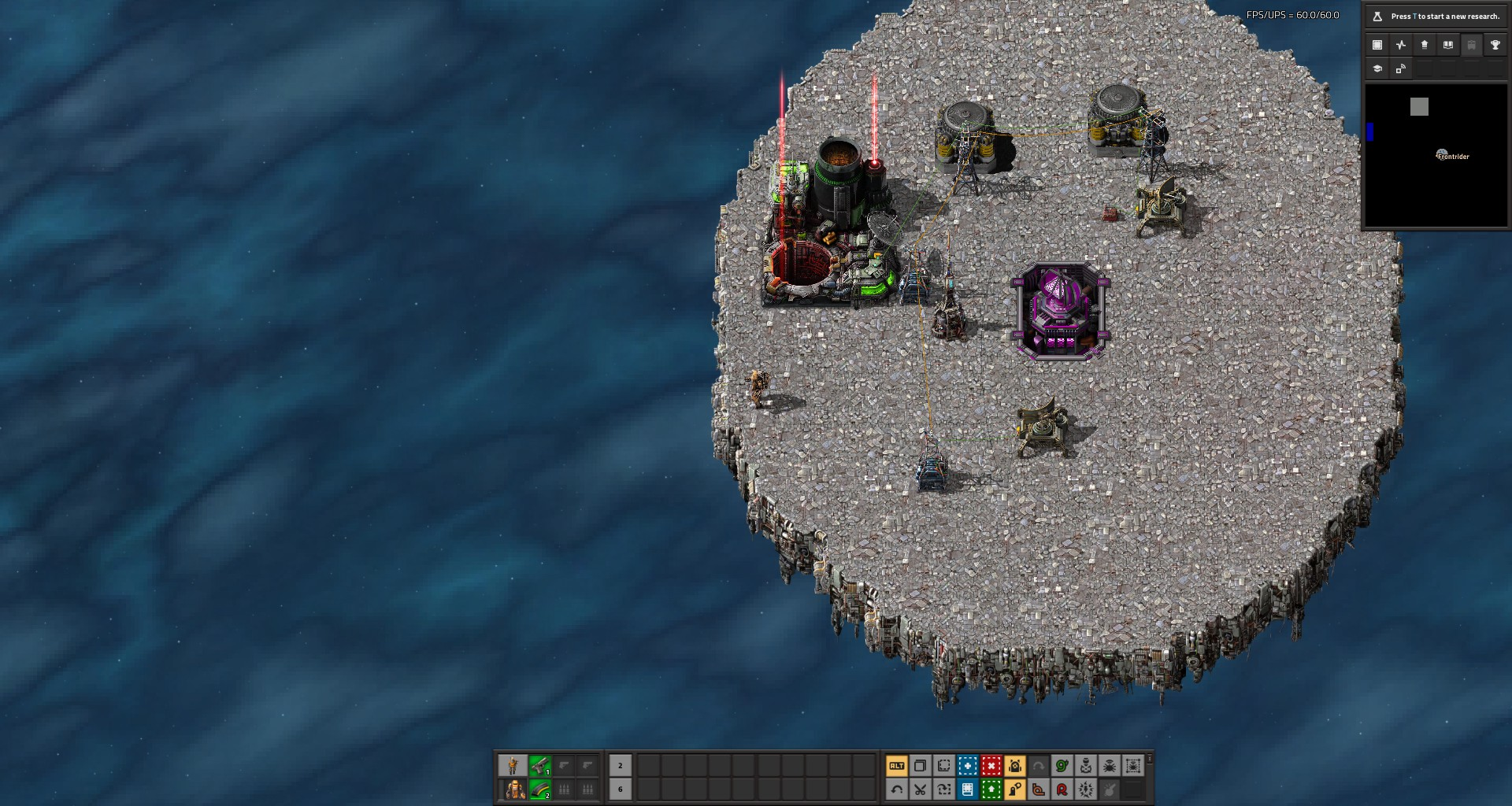The image size is (1512, 806).
Task: Select the pistol weapon slot
Action: [x=540, y=765]
